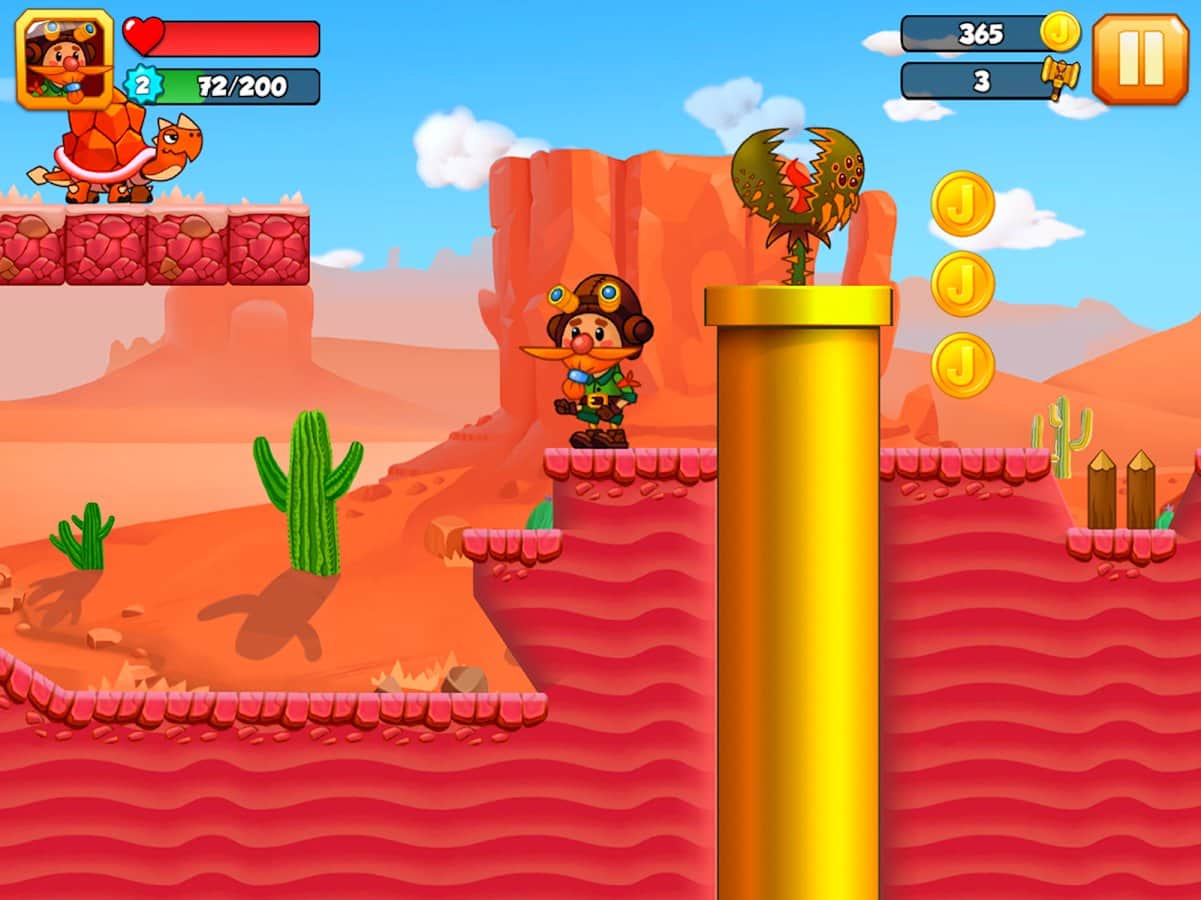Screen dimensions: 1201x900
Task: Tap the mustached hero portrait
Action: (x=64, y=58)
